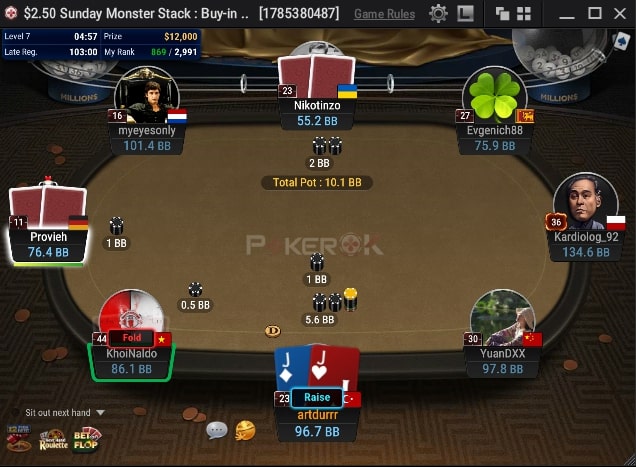Close the poker table window
The height and width of the screenshot is (467, 636).
coord(620,14)
